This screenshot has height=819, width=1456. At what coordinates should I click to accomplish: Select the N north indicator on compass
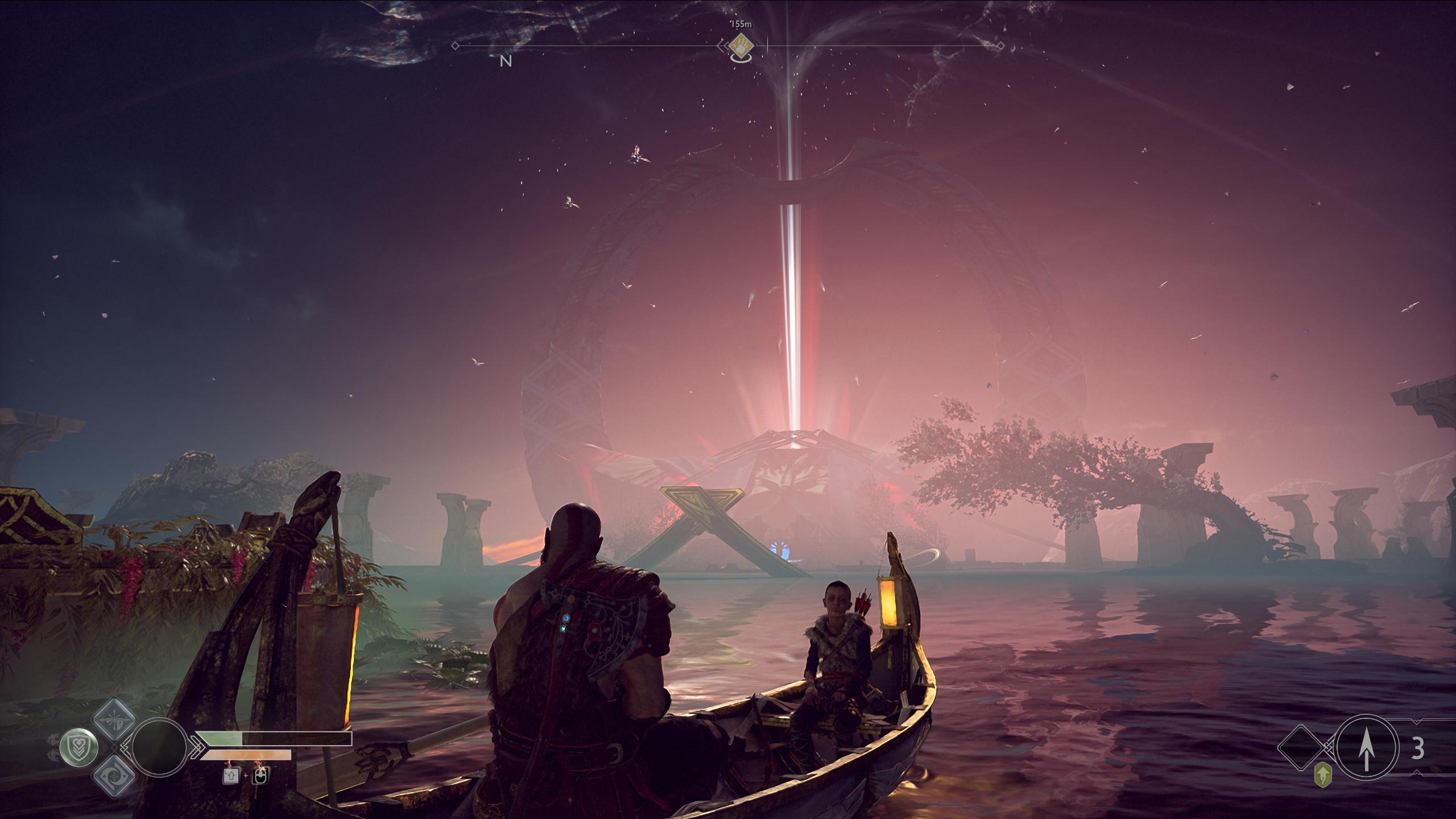click(x=505, y=61)
